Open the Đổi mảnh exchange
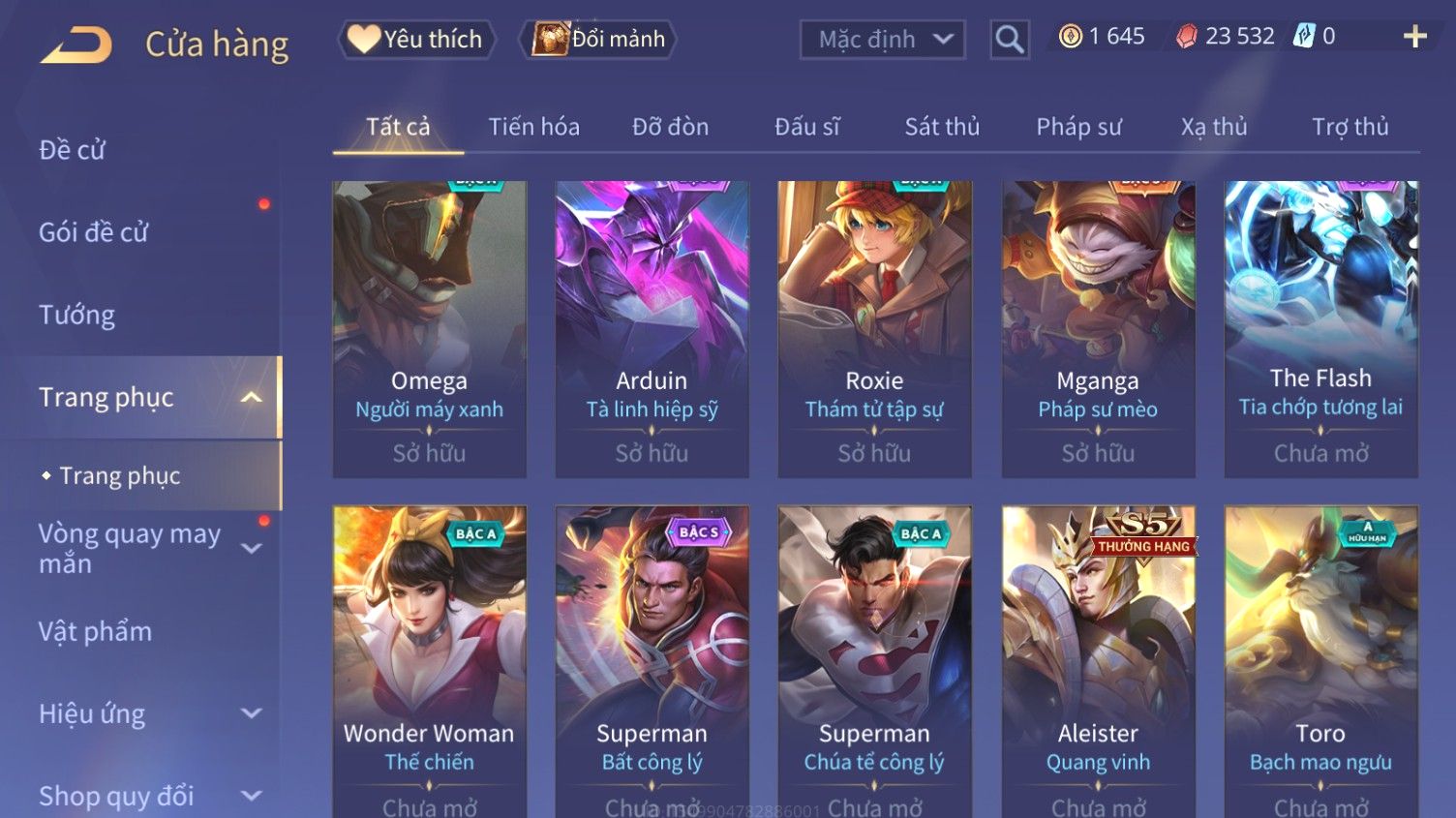 click(x=598, y=40)
